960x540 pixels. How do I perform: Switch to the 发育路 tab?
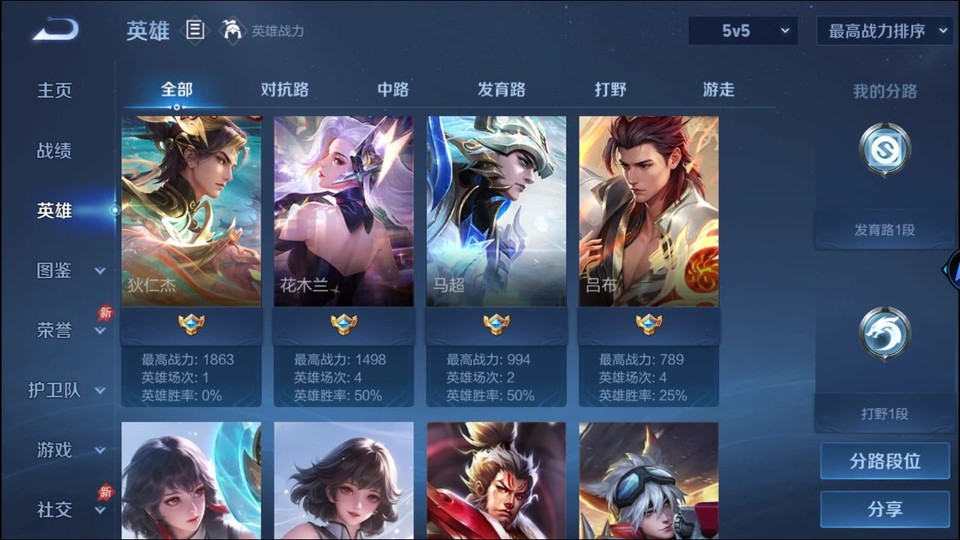coord(501,90)
